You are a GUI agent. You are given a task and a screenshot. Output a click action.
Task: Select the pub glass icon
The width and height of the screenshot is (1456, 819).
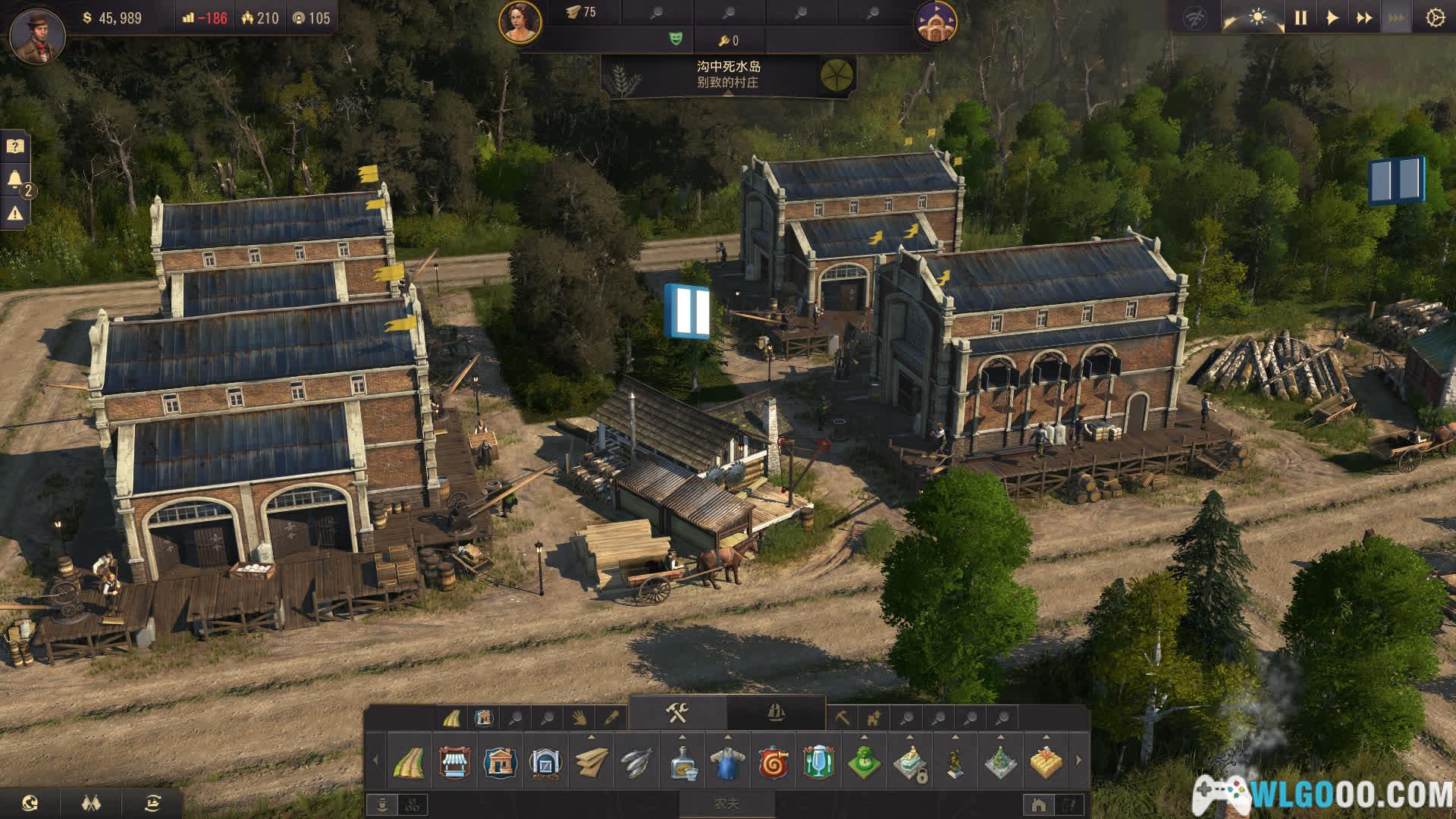pyautogui.click(x=819, y=761)
